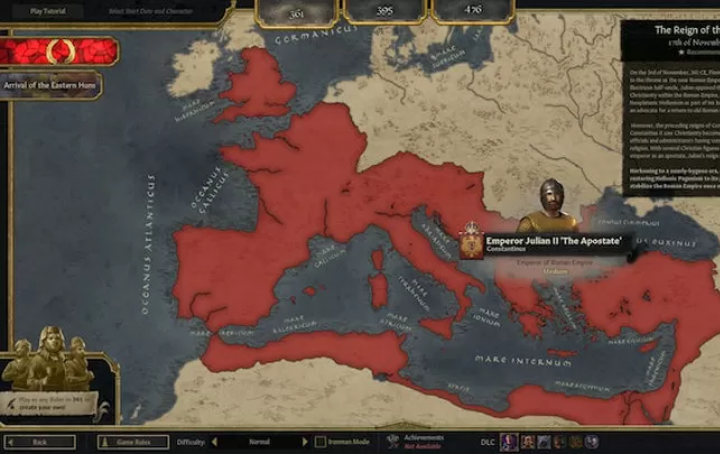Raise difficulty with the right arrow

click(x=305, y=441)
